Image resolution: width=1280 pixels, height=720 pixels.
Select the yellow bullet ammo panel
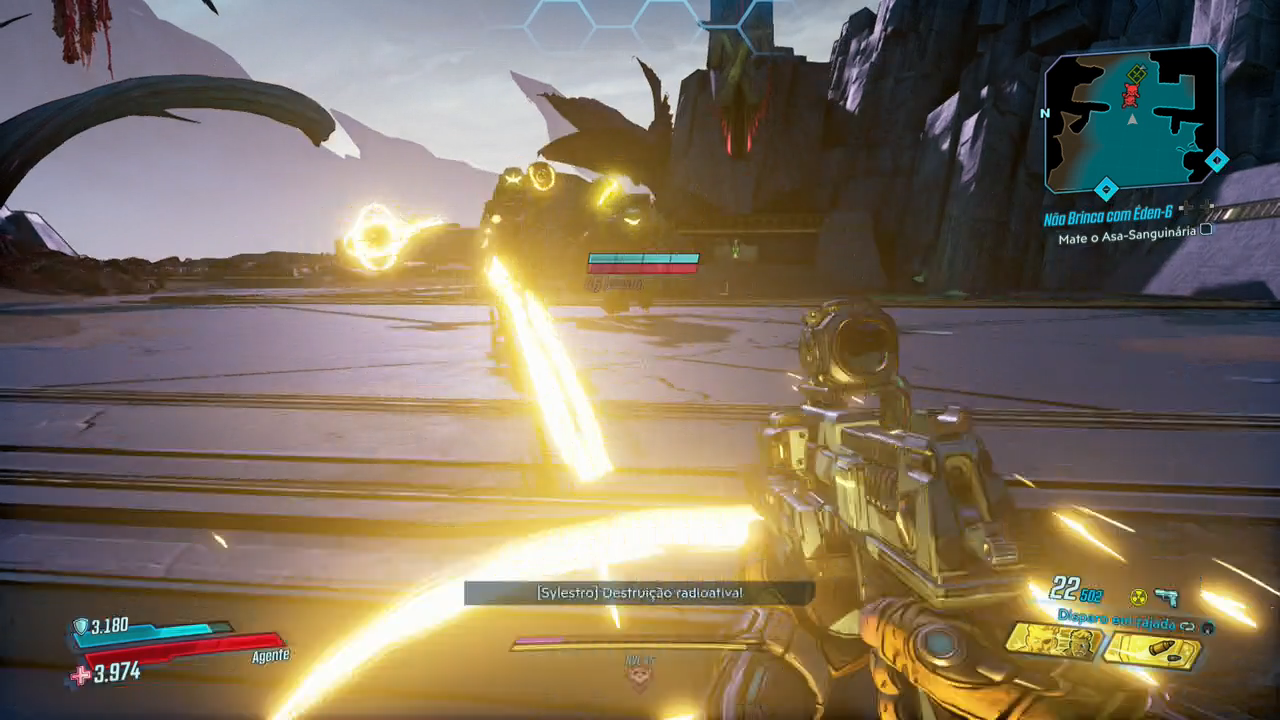pos(1151,649)
